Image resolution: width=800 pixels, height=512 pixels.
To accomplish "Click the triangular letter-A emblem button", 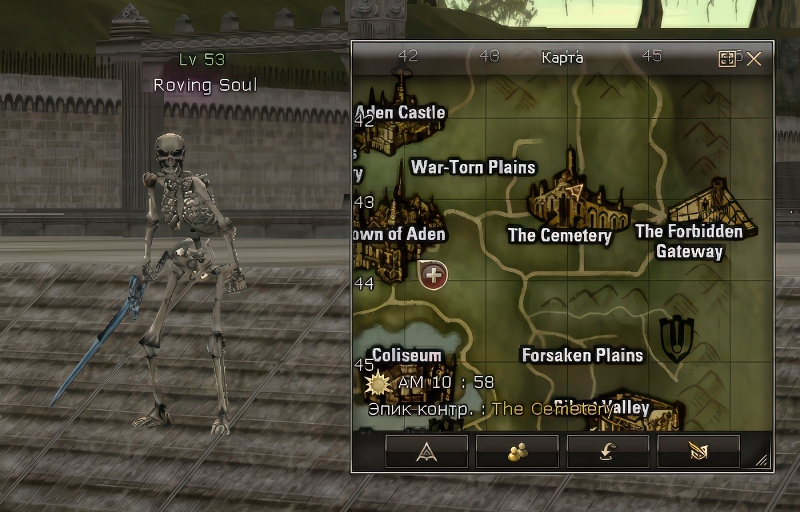I will coord(427,451).
